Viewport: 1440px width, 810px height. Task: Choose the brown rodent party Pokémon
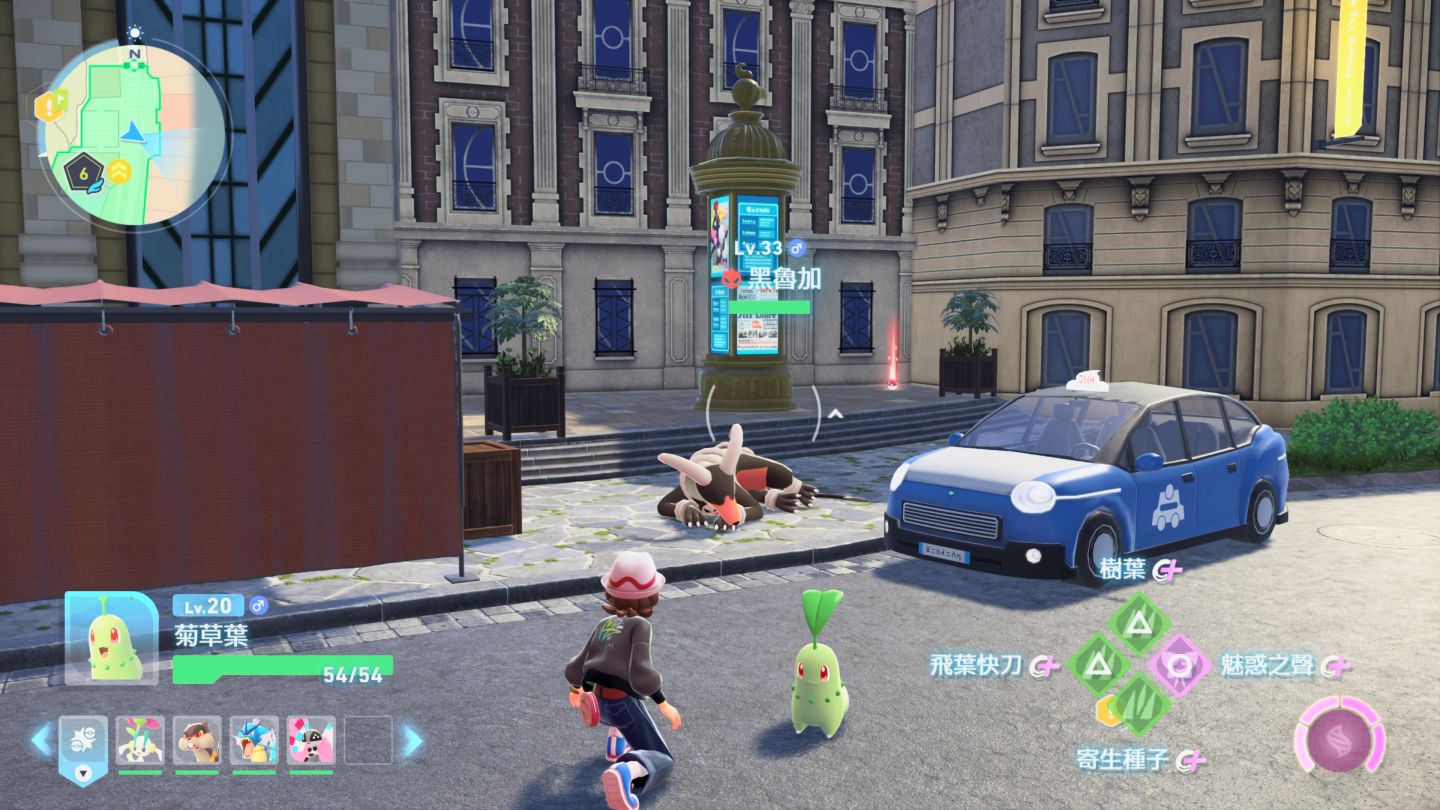[197, 741]
